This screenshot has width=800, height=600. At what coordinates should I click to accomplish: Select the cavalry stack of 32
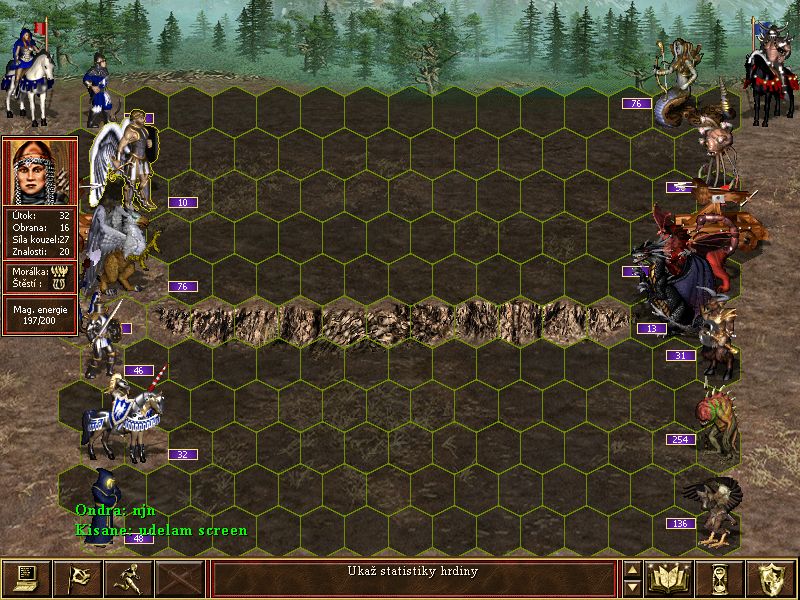(125, 418)
